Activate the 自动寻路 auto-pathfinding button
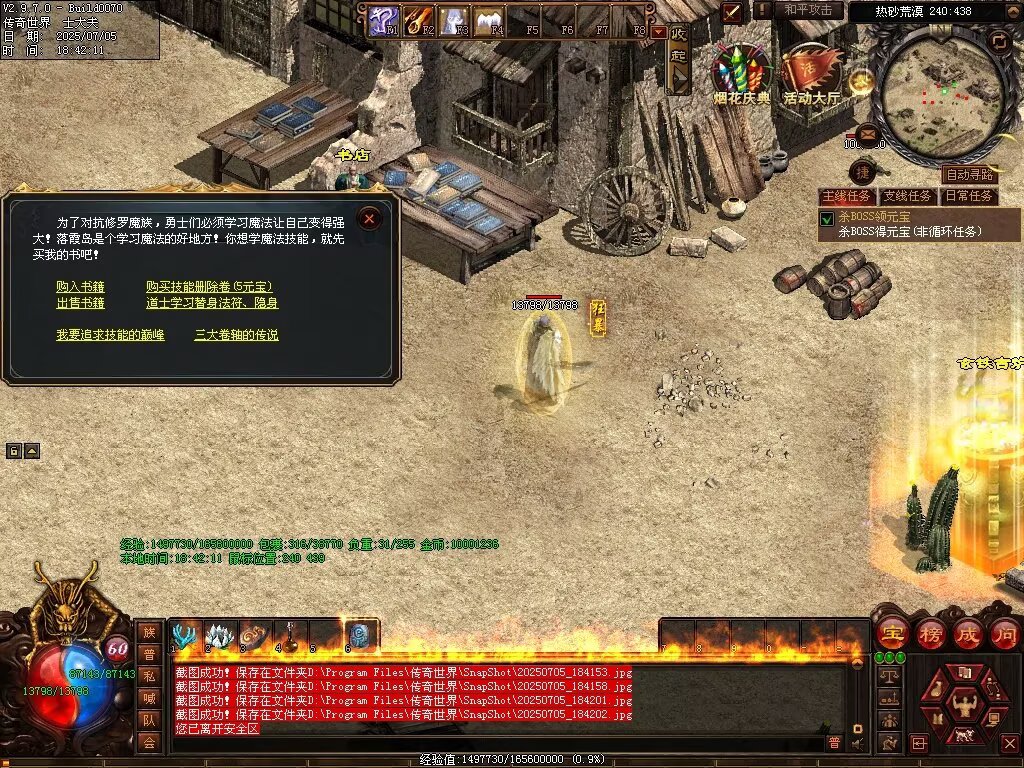Screen dimensions: 1024x768 pyautogui.click(x=970, y=175)
